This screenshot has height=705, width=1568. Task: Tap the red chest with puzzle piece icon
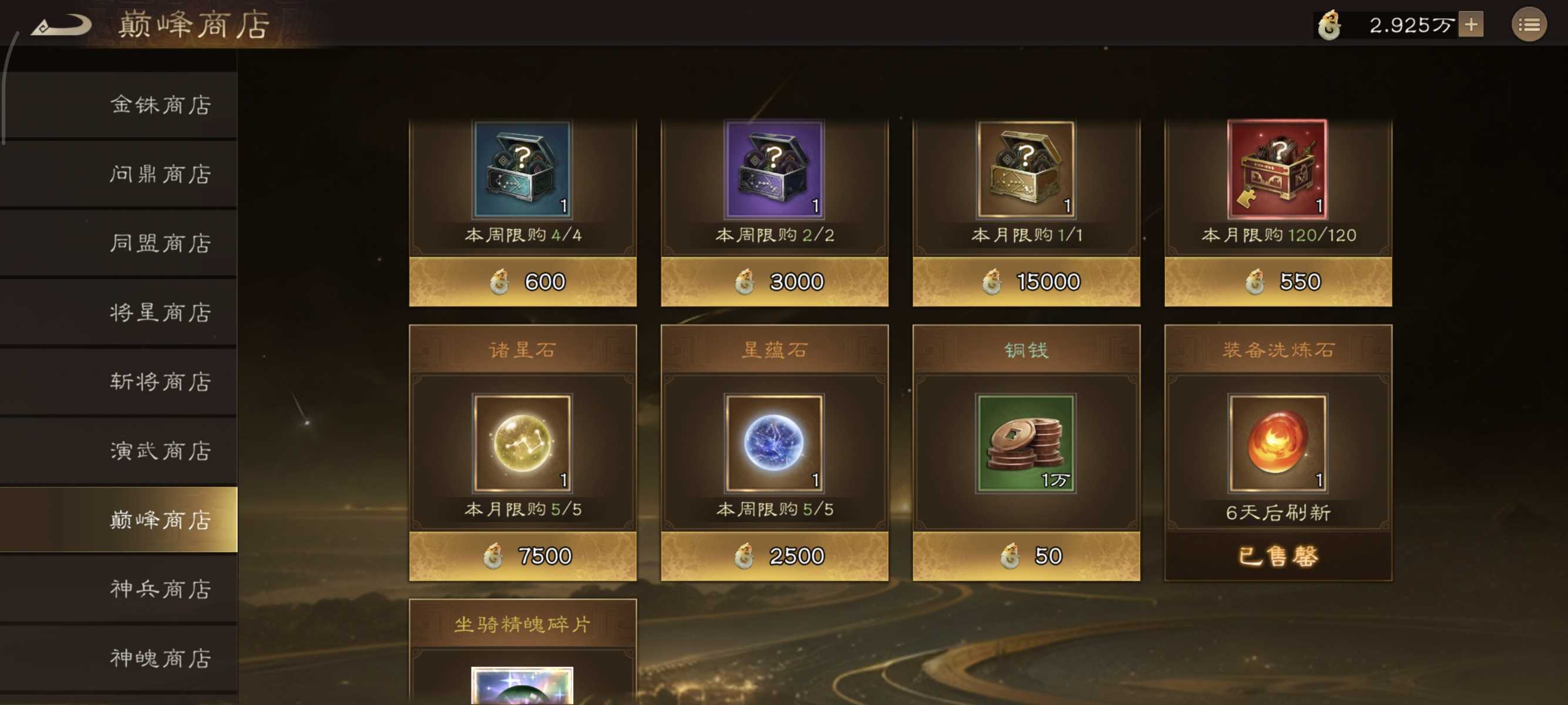coord(1278,170)
